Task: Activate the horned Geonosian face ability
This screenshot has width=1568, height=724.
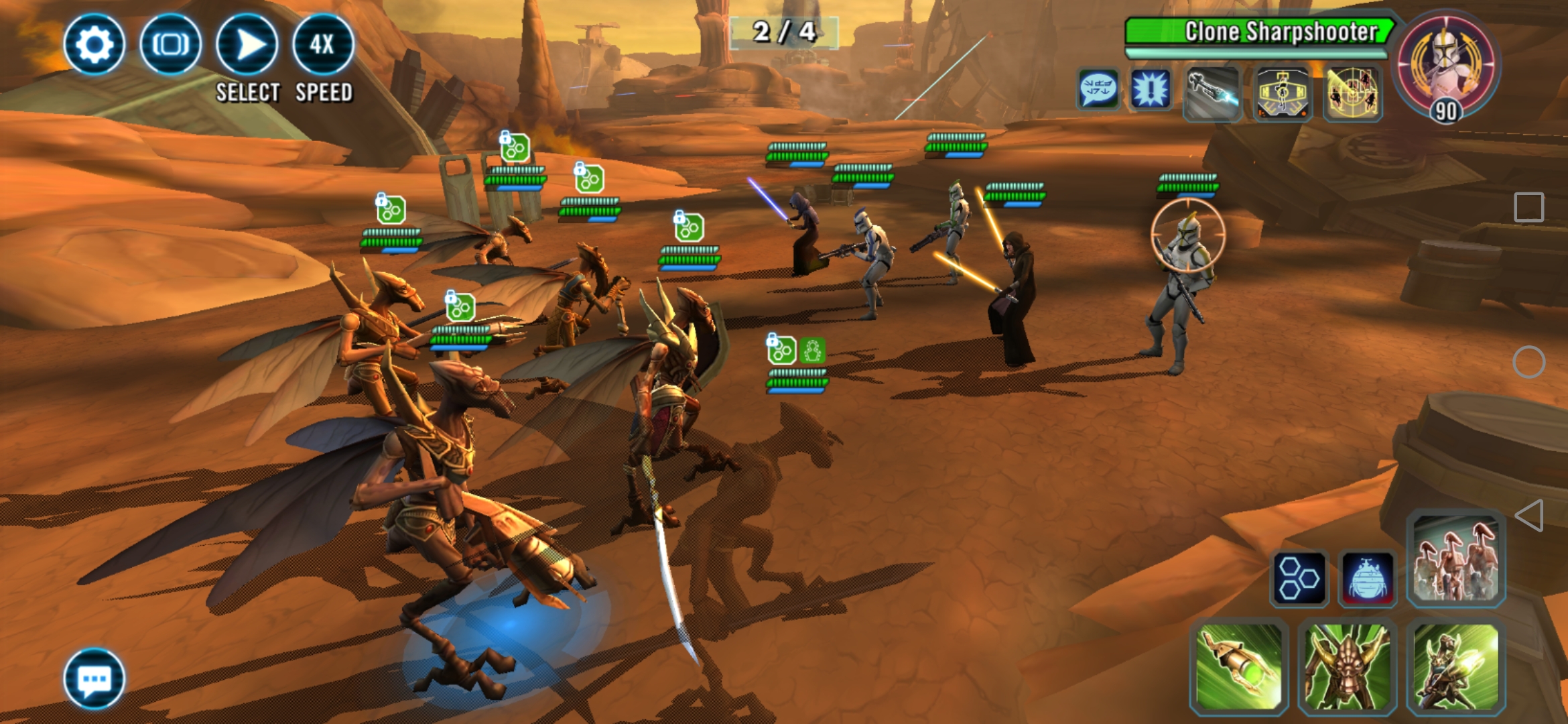Action: [x=1348, y=666]
